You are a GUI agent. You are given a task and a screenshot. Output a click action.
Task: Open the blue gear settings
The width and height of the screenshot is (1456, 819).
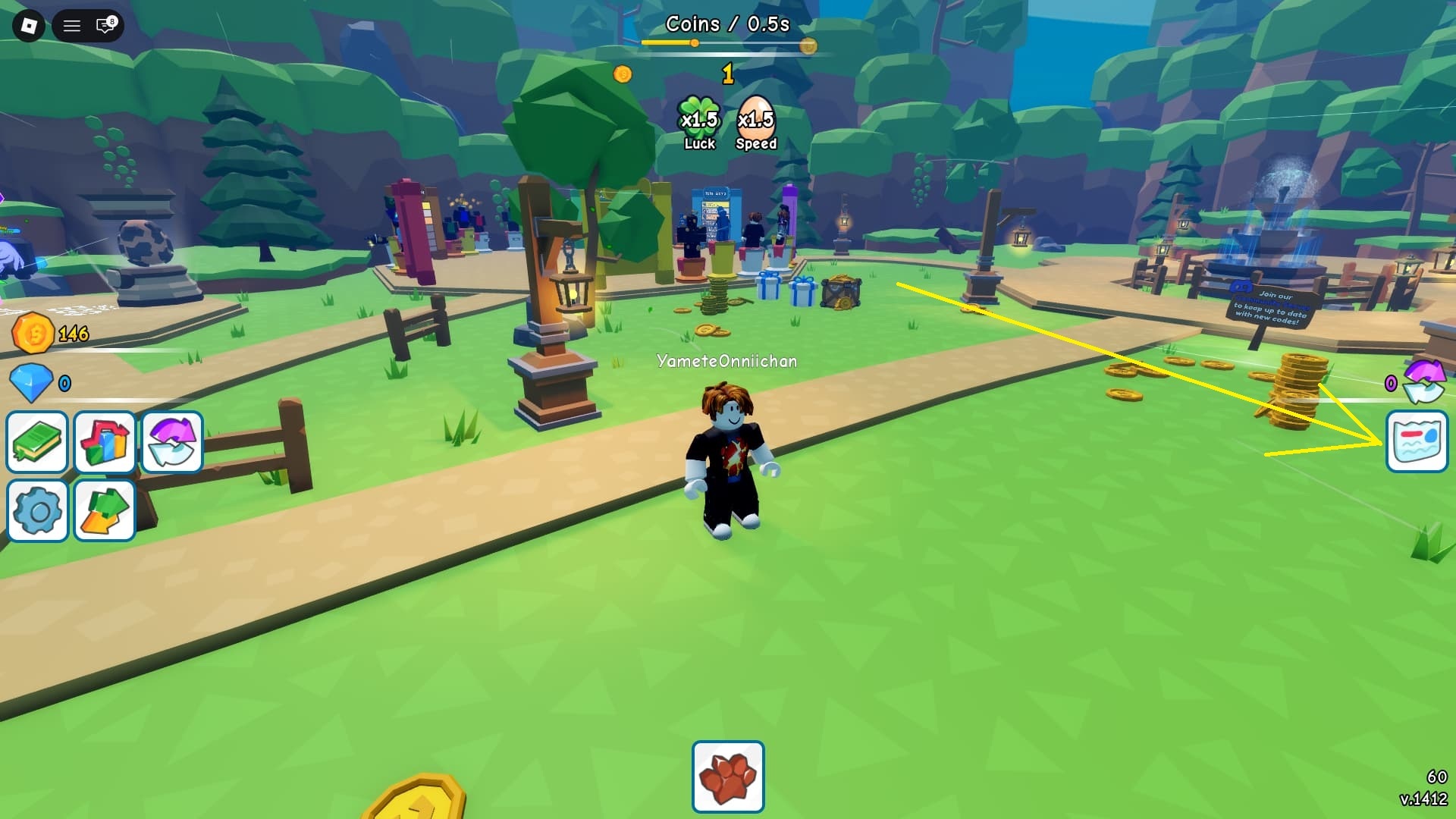point(37,510)
